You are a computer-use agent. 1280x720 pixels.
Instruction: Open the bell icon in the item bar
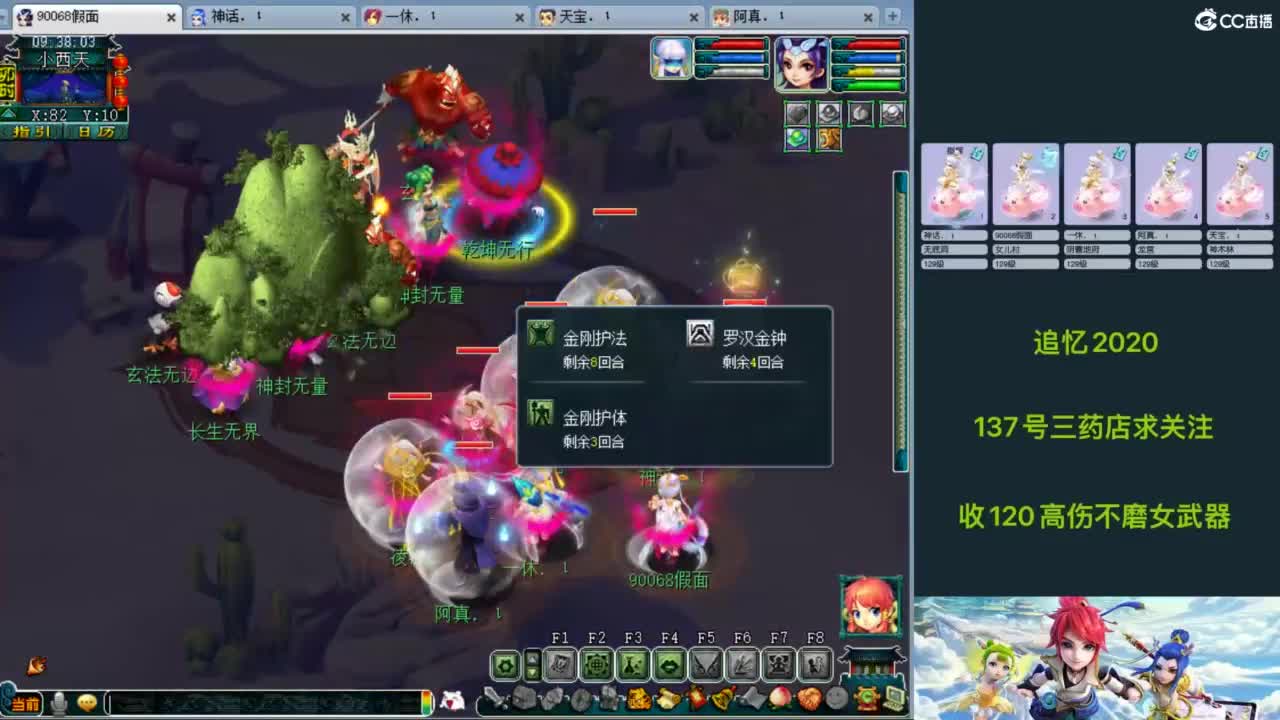click(x=722, y=697)
